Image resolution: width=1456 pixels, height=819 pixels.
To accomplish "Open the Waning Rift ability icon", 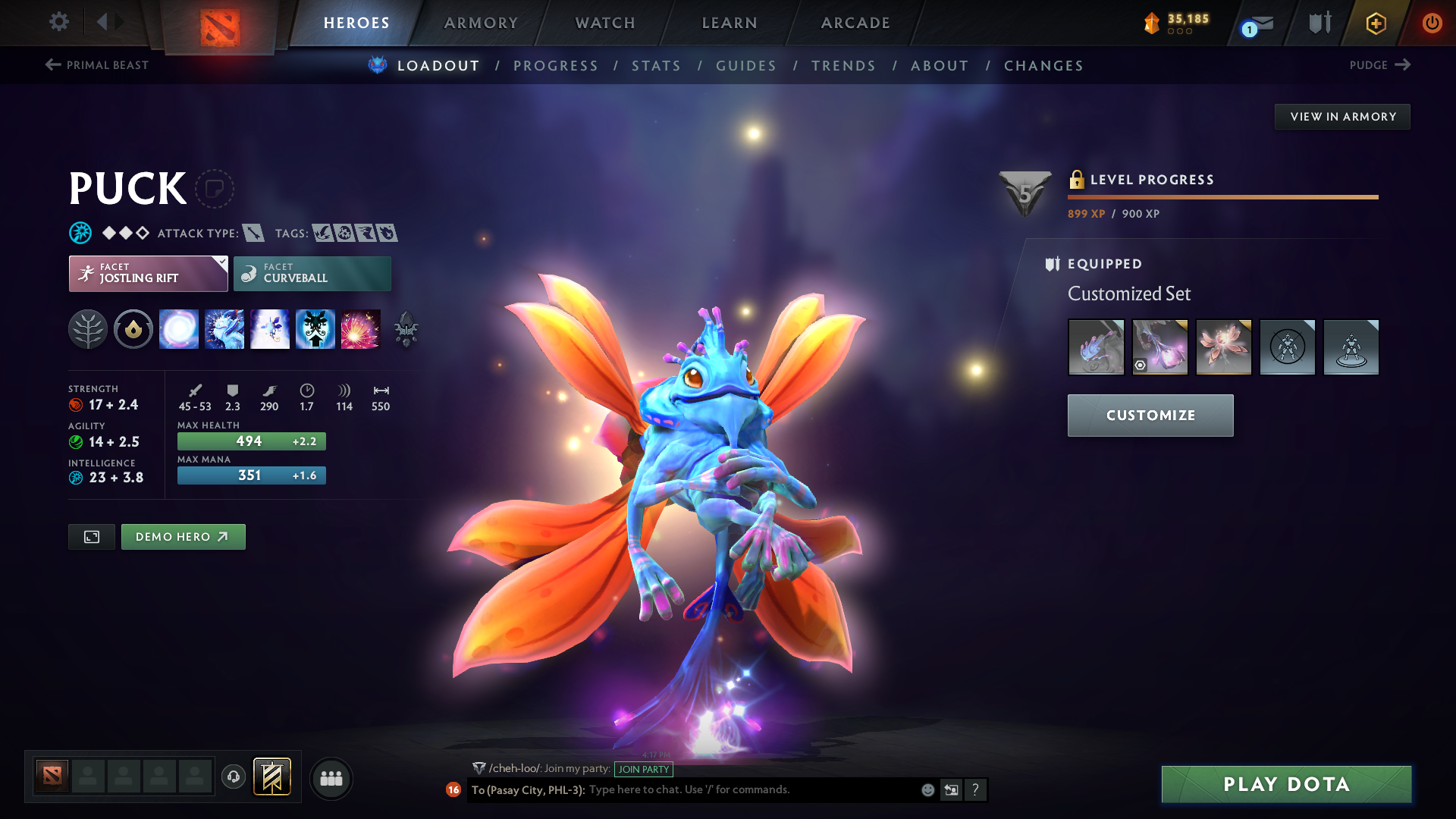I will click(224, 328).
